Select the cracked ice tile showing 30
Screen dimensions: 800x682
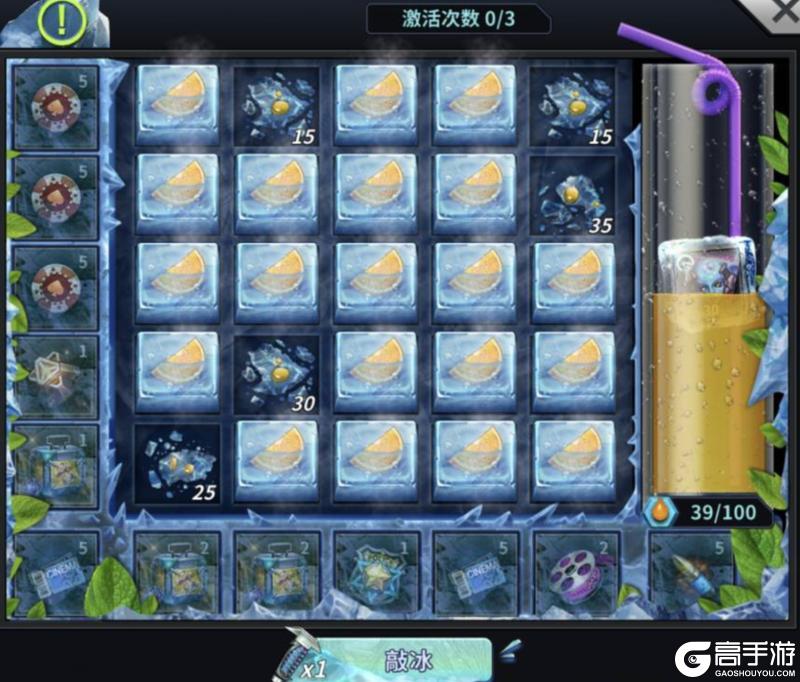coord(276,373)
